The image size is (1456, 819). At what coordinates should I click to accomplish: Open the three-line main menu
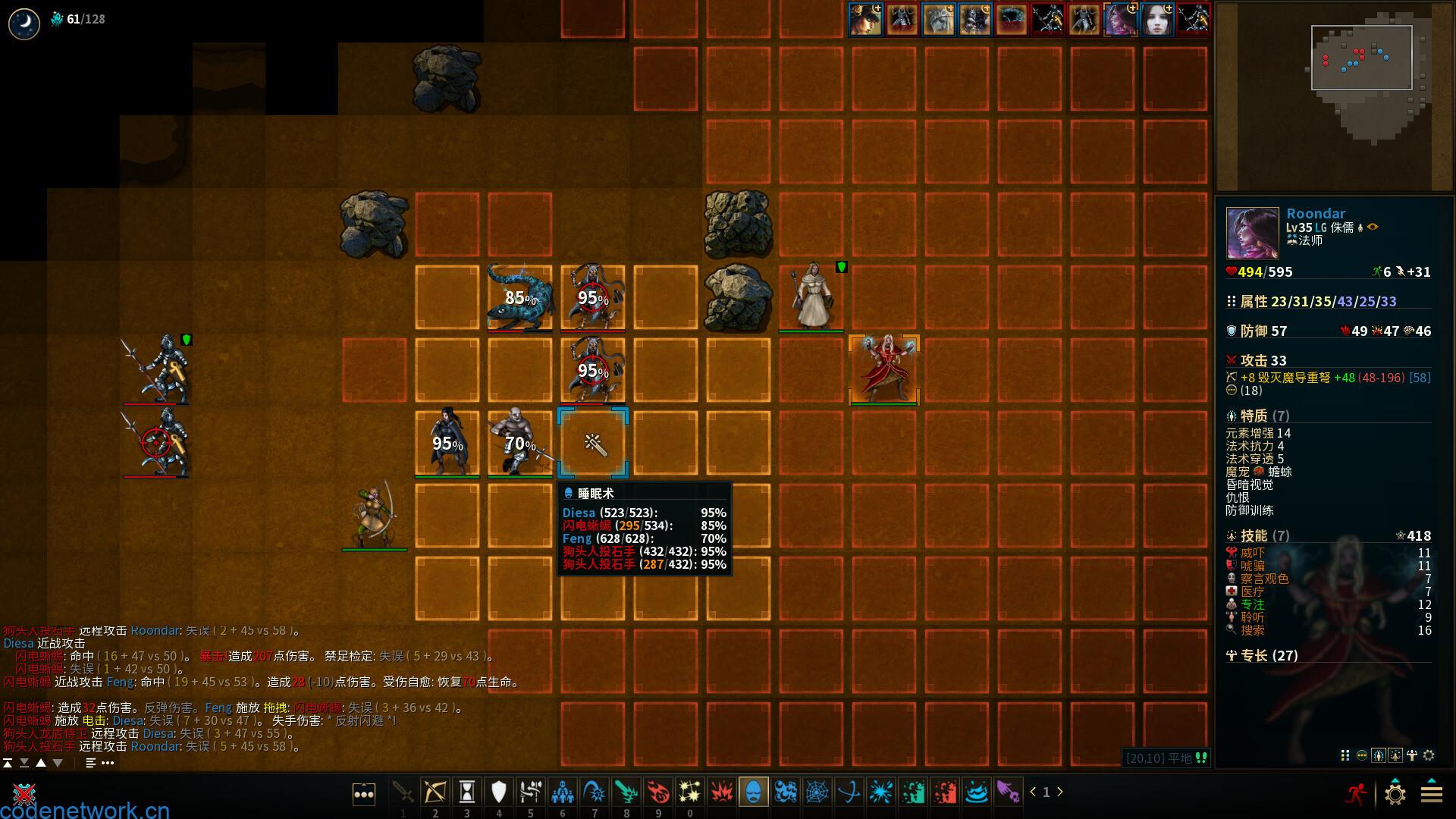click(x=1431, y=794)
